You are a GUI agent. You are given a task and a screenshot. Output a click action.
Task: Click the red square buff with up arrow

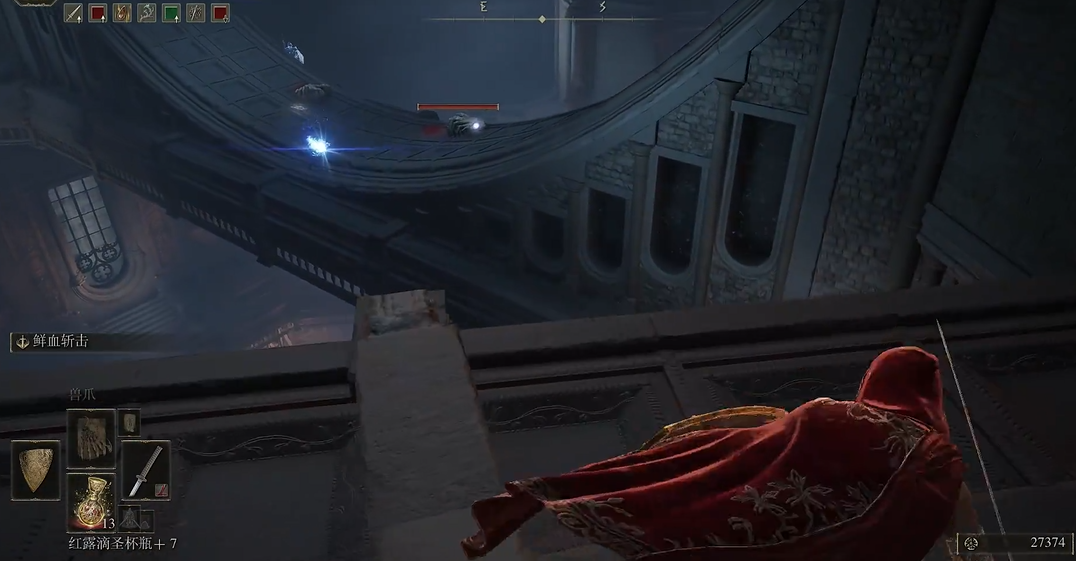(x=98, y=13)
